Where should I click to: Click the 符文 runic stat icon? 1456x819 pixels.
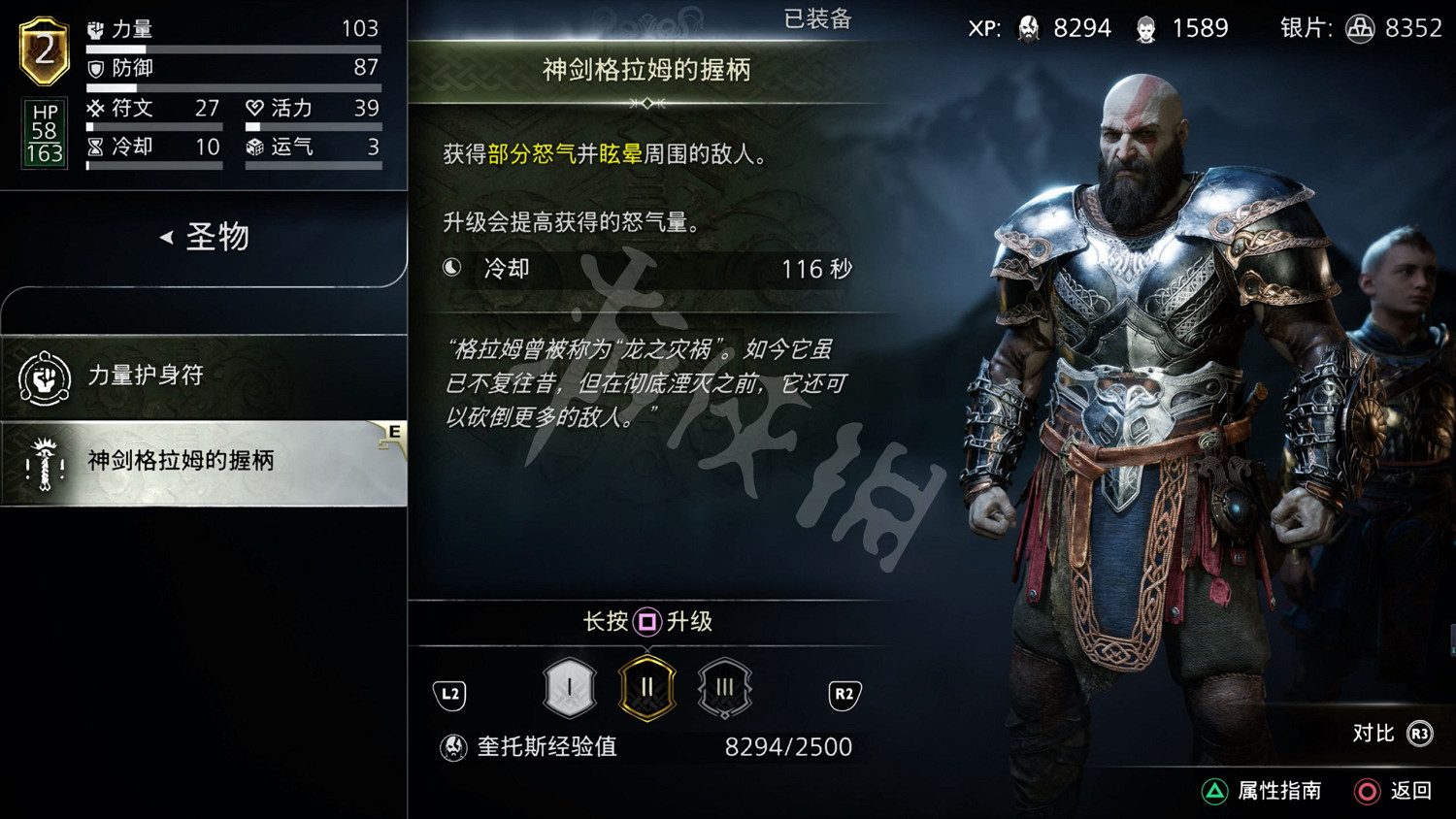click(94, 108)
